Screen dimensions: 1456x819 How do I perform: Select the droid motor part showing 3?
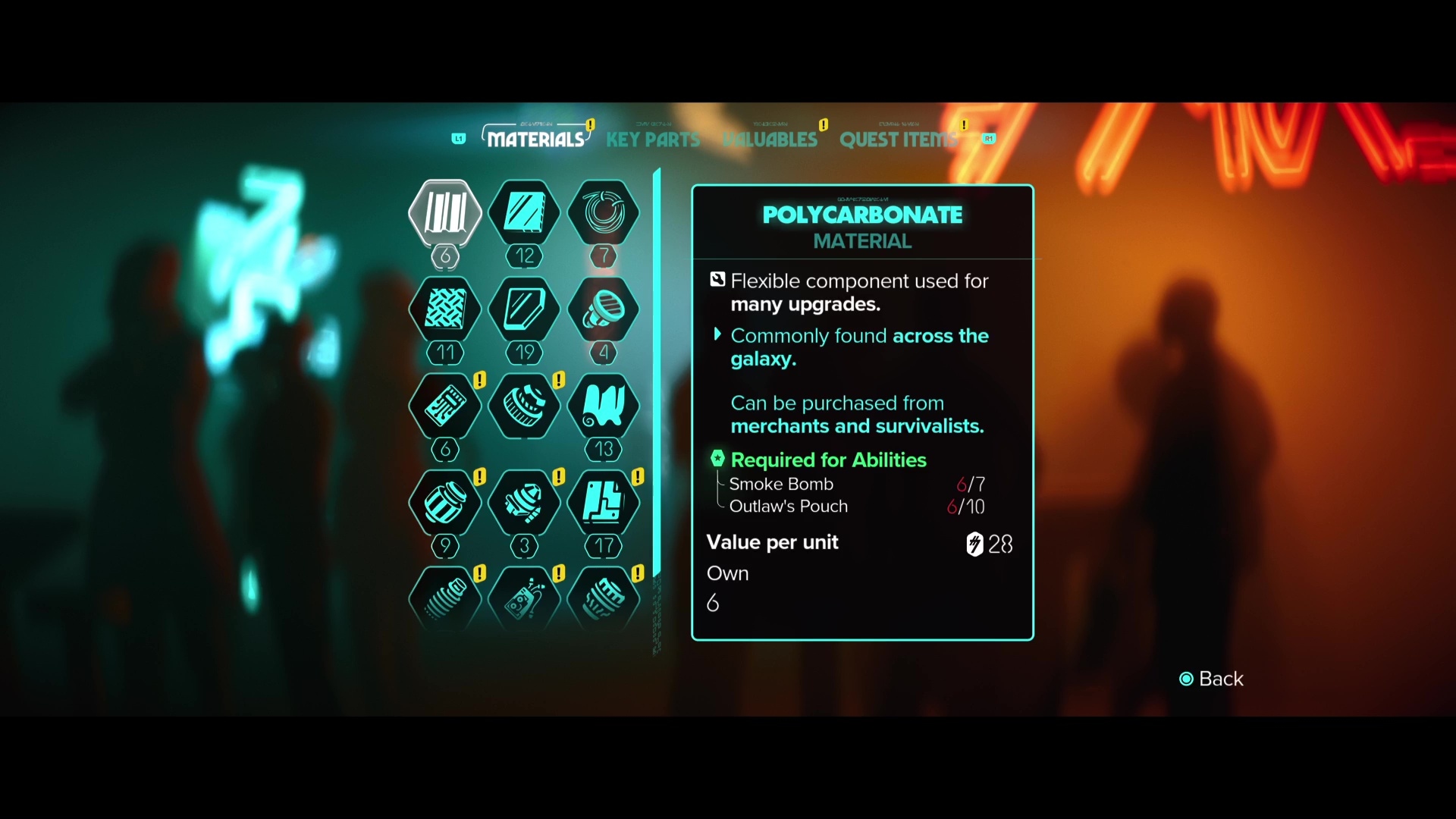(525, 503)
